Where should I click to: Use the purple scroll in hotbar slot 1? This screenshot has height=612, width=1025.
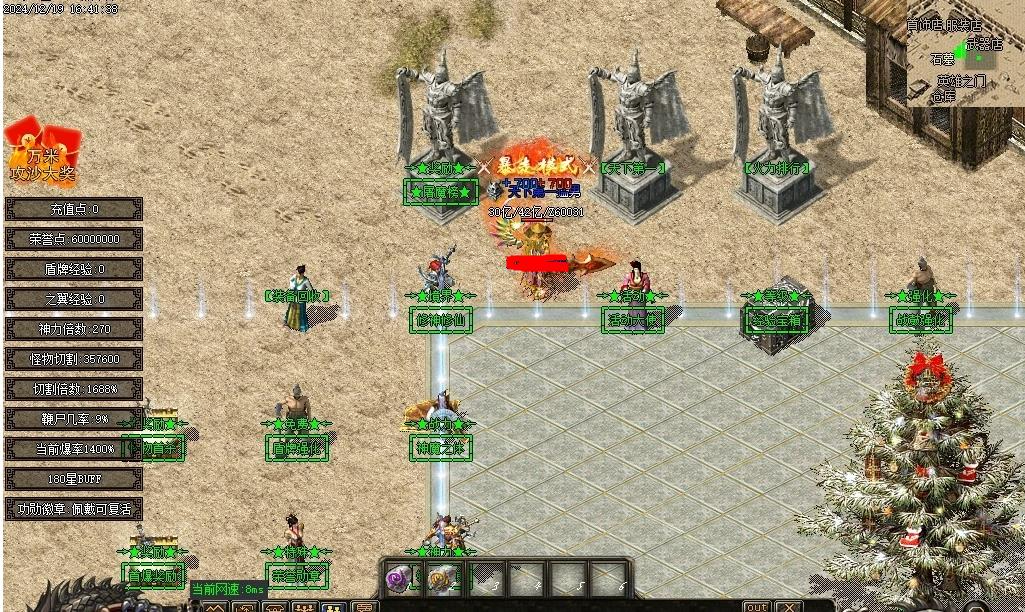pos(400,578)
